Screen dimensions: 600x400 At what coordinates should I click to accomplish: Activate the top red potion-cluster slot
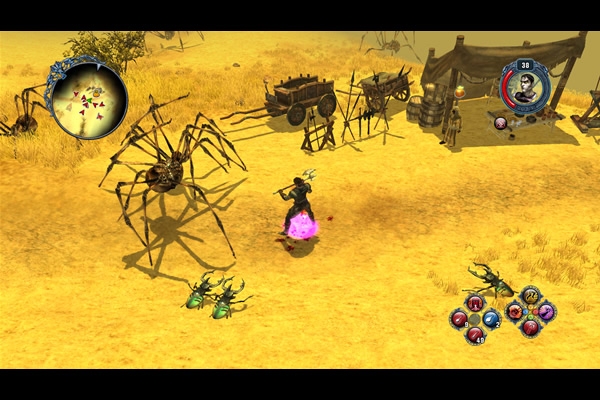(x=475, y=303)
